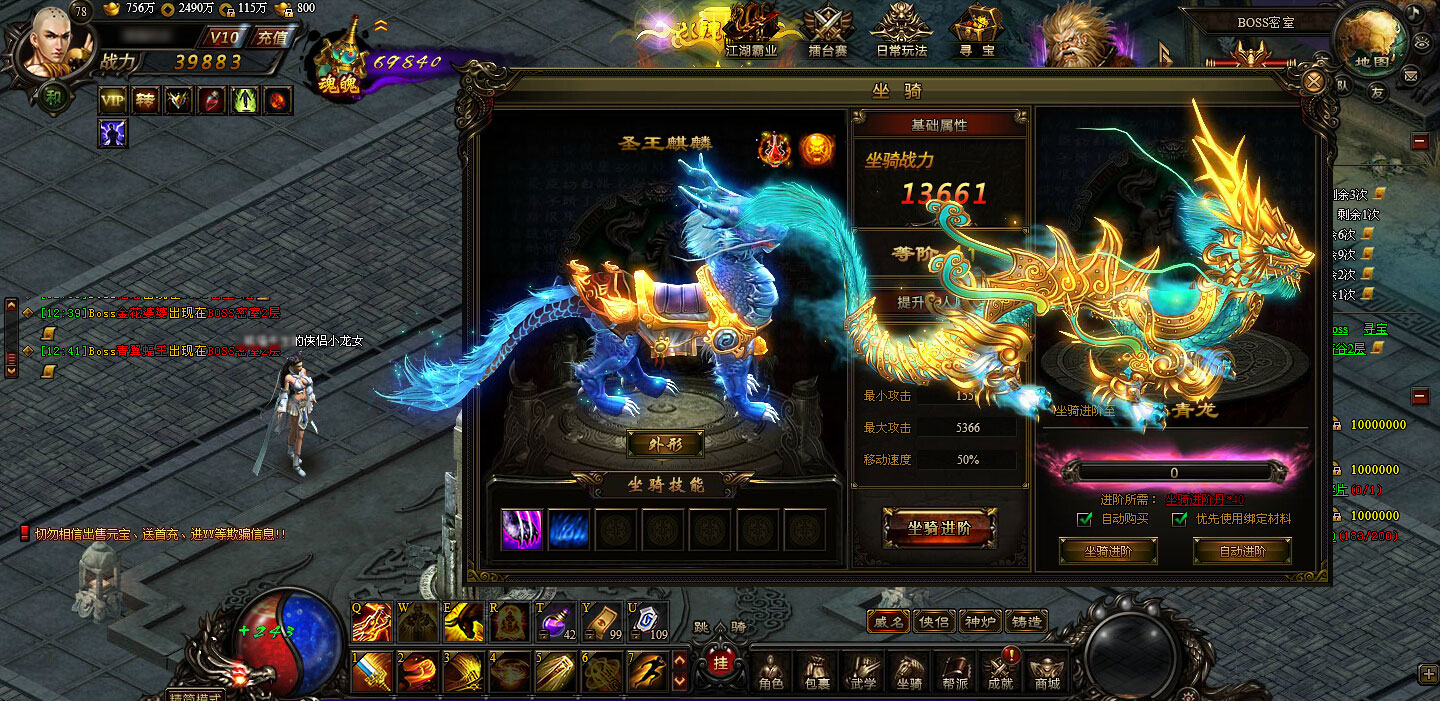This screenshot has width=1440, height=701.
Task: Switch to the 侠侣 tab
Action: 934,621
